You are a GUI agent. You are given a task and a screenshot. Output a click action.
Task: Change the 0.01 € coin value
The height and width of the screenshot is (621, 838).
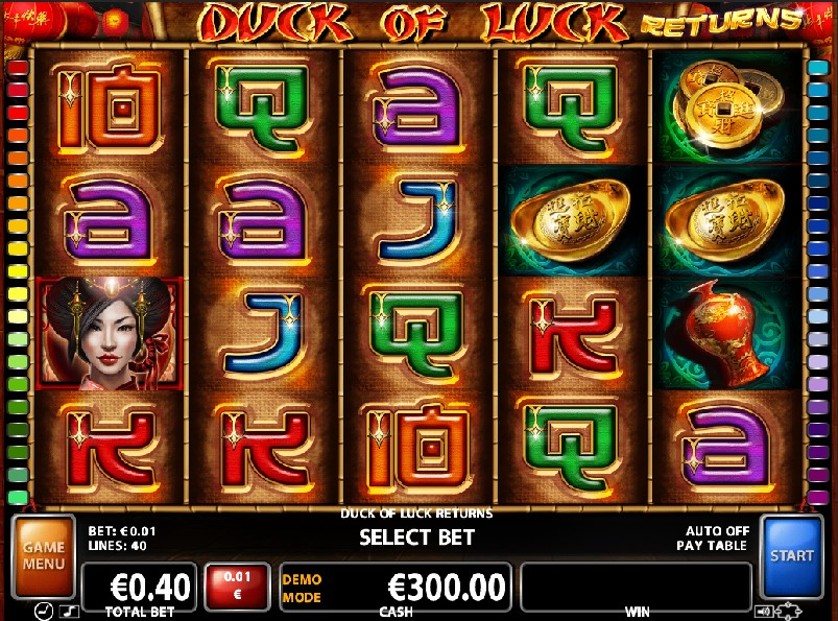pyautogui.click(x=237, y=585)
